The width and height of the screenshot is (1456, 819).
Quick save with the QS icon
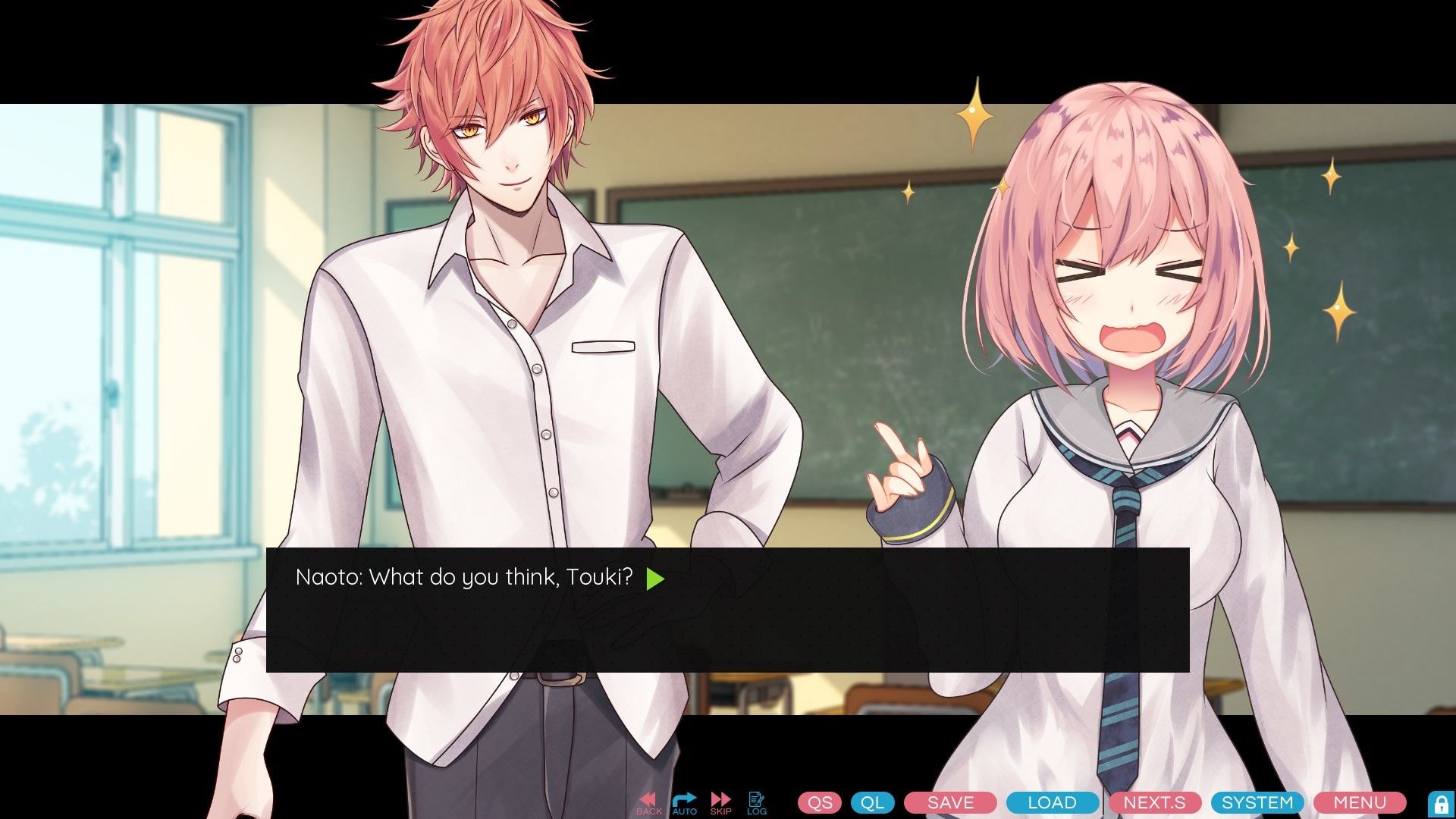tap(819, 802)
